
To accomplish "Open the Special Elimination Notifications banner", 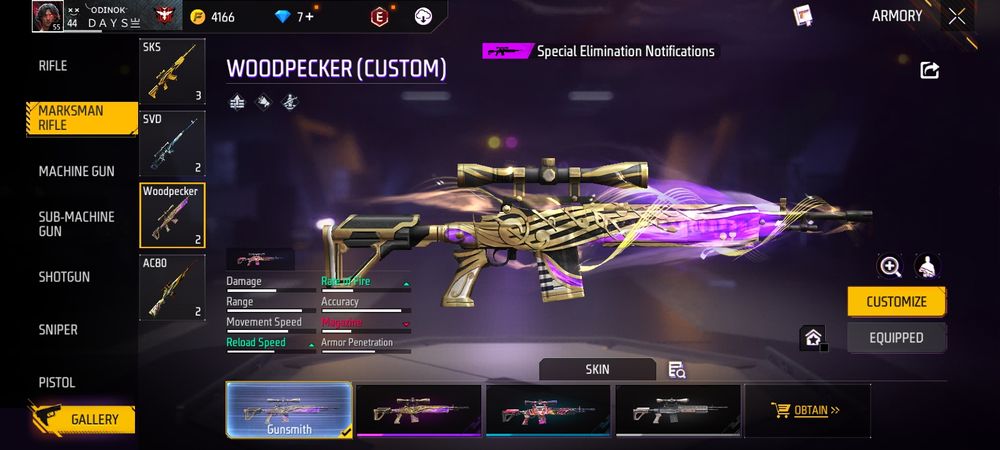I will [600, 51].
